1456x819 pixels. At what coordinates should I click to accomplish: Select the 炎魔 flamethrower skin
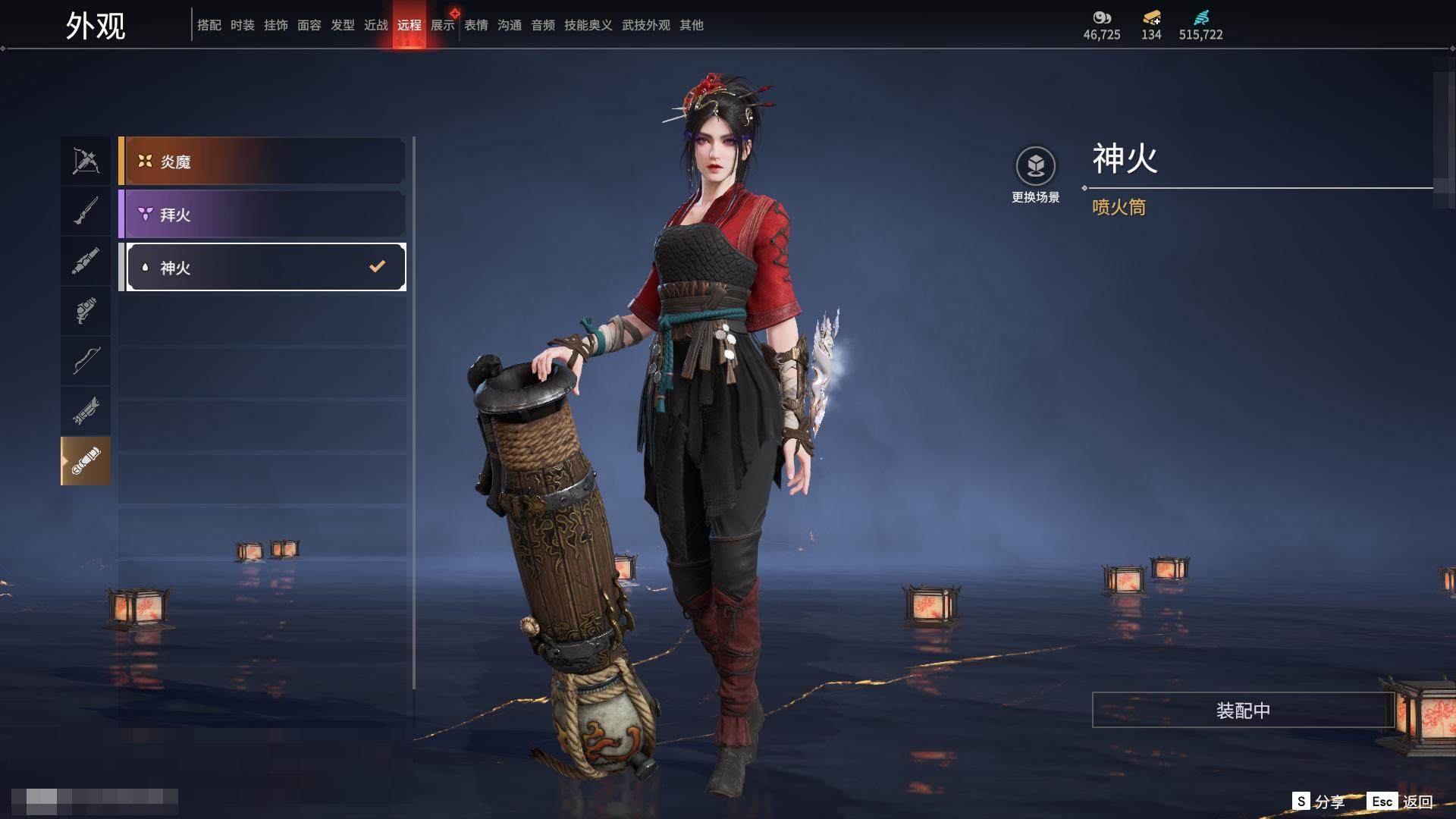click(262, 162)
